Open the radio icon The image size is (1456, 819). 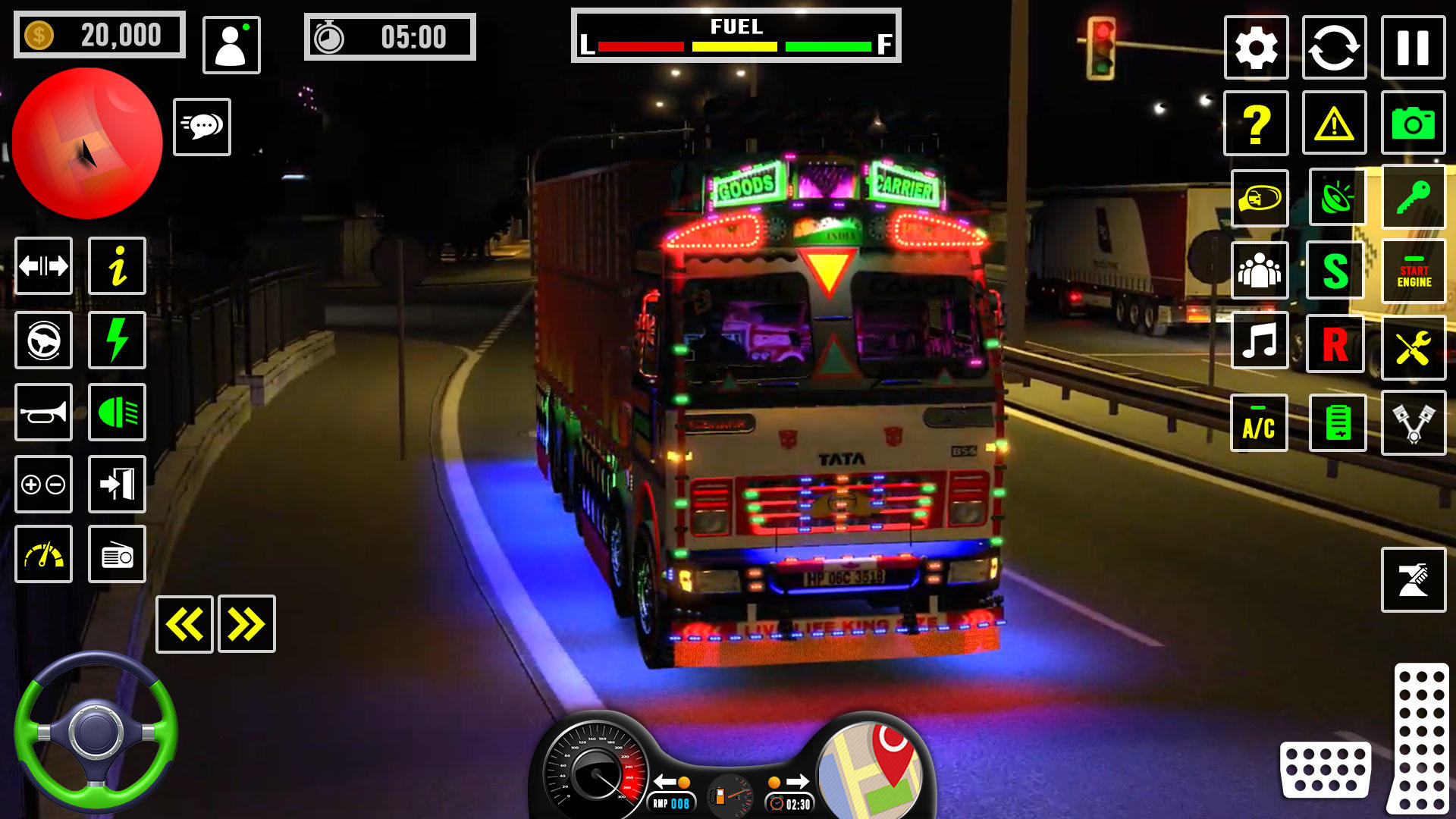click(118, 554)
